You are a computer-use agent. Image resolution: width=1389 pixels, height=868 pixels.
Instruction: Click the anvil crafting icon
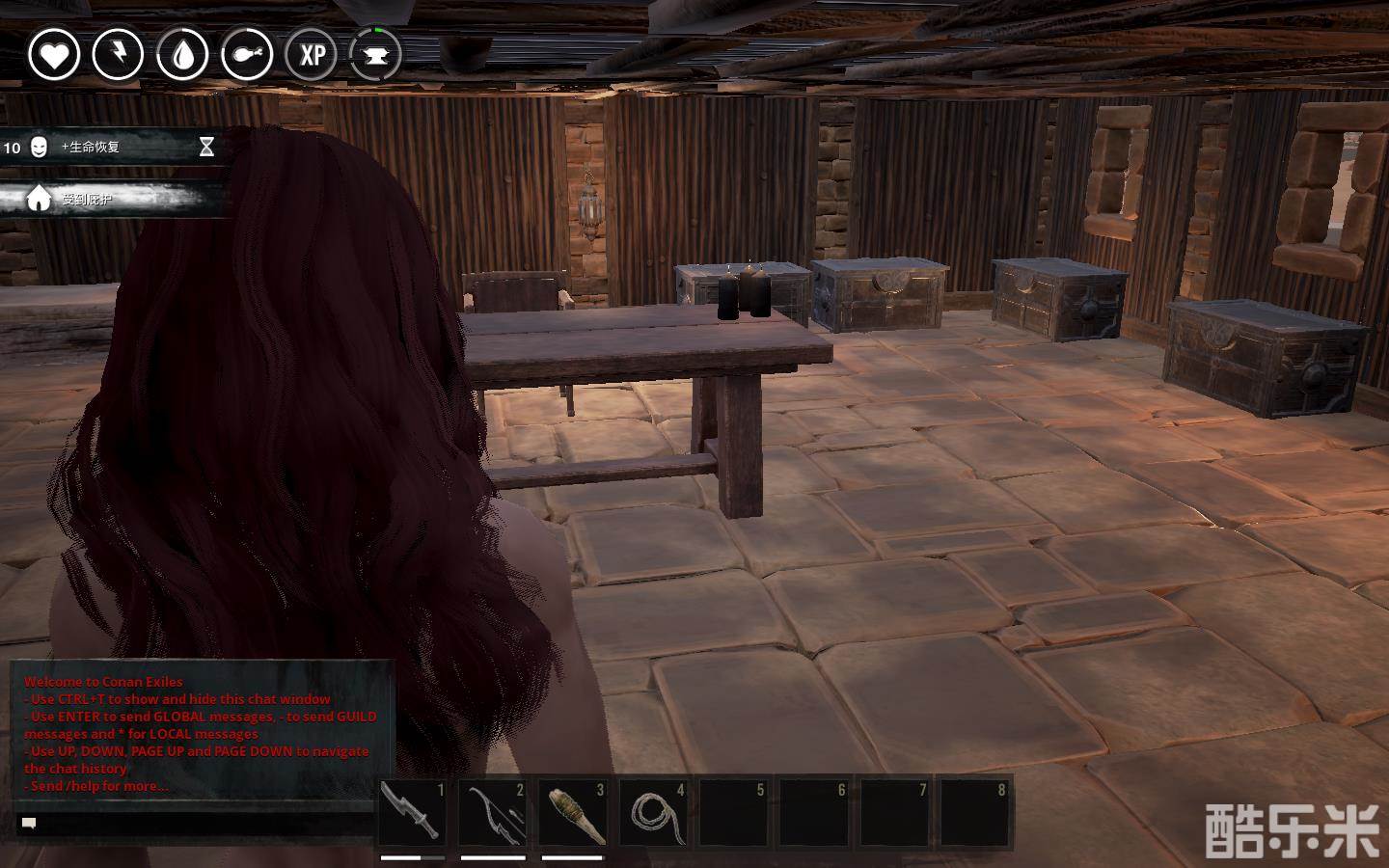[375, 54]
